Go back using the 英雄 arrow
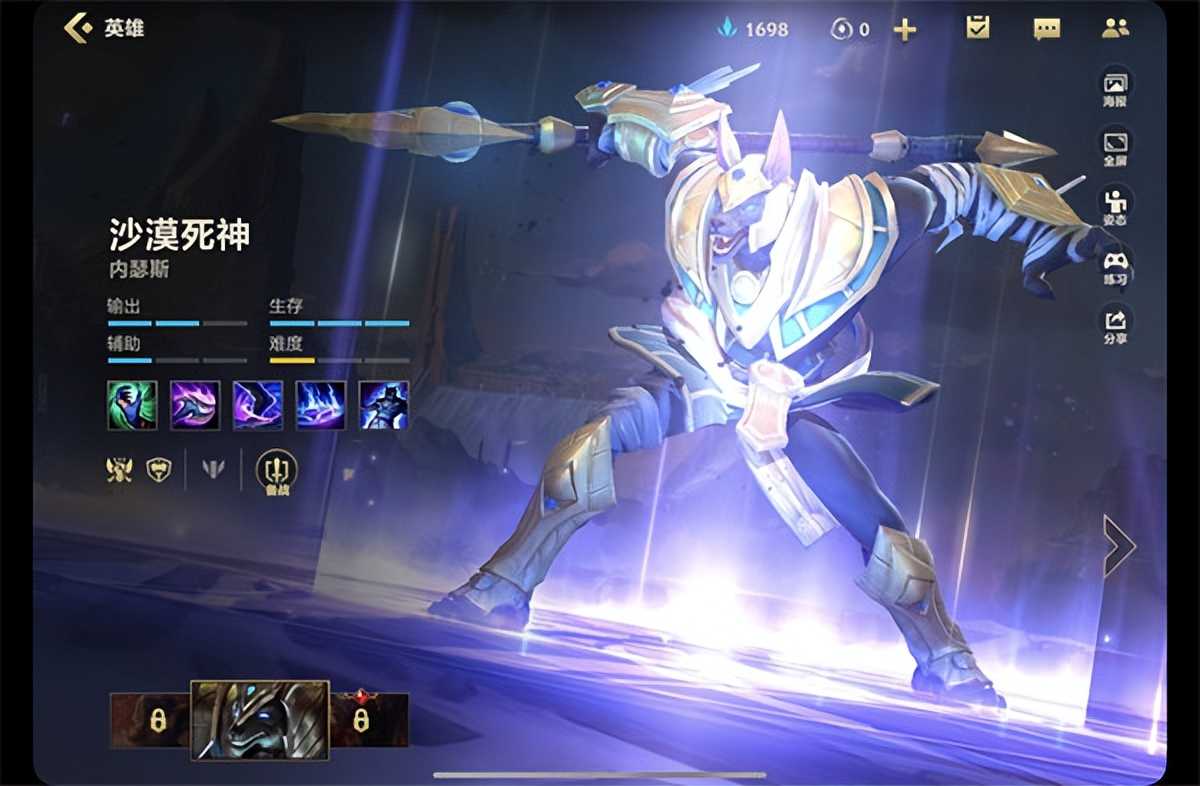The height and width of the screenshot is (786, 1200). 79,27
